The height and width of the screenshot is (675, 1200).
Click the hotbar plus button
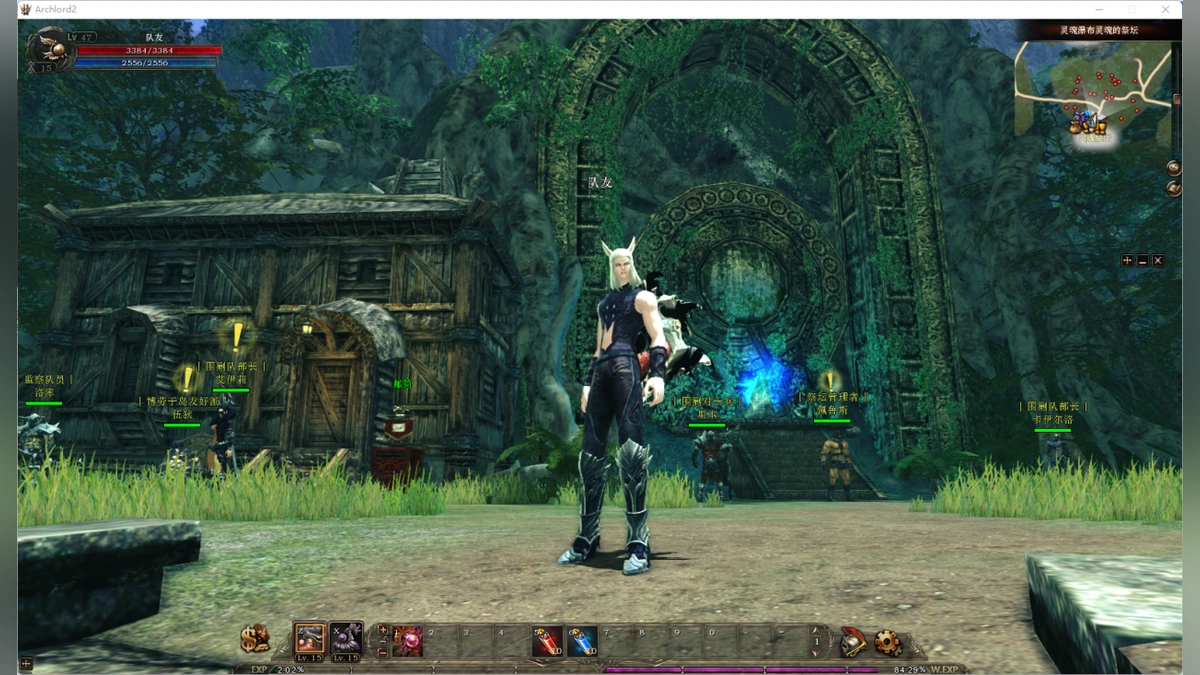383,630
